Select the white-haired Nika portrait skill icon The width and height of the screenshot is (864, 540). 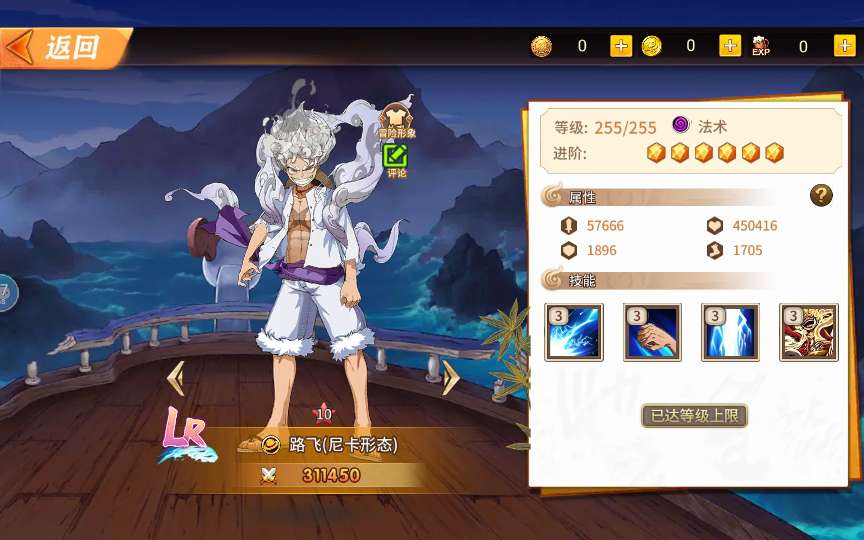click(x=809, y=332)
